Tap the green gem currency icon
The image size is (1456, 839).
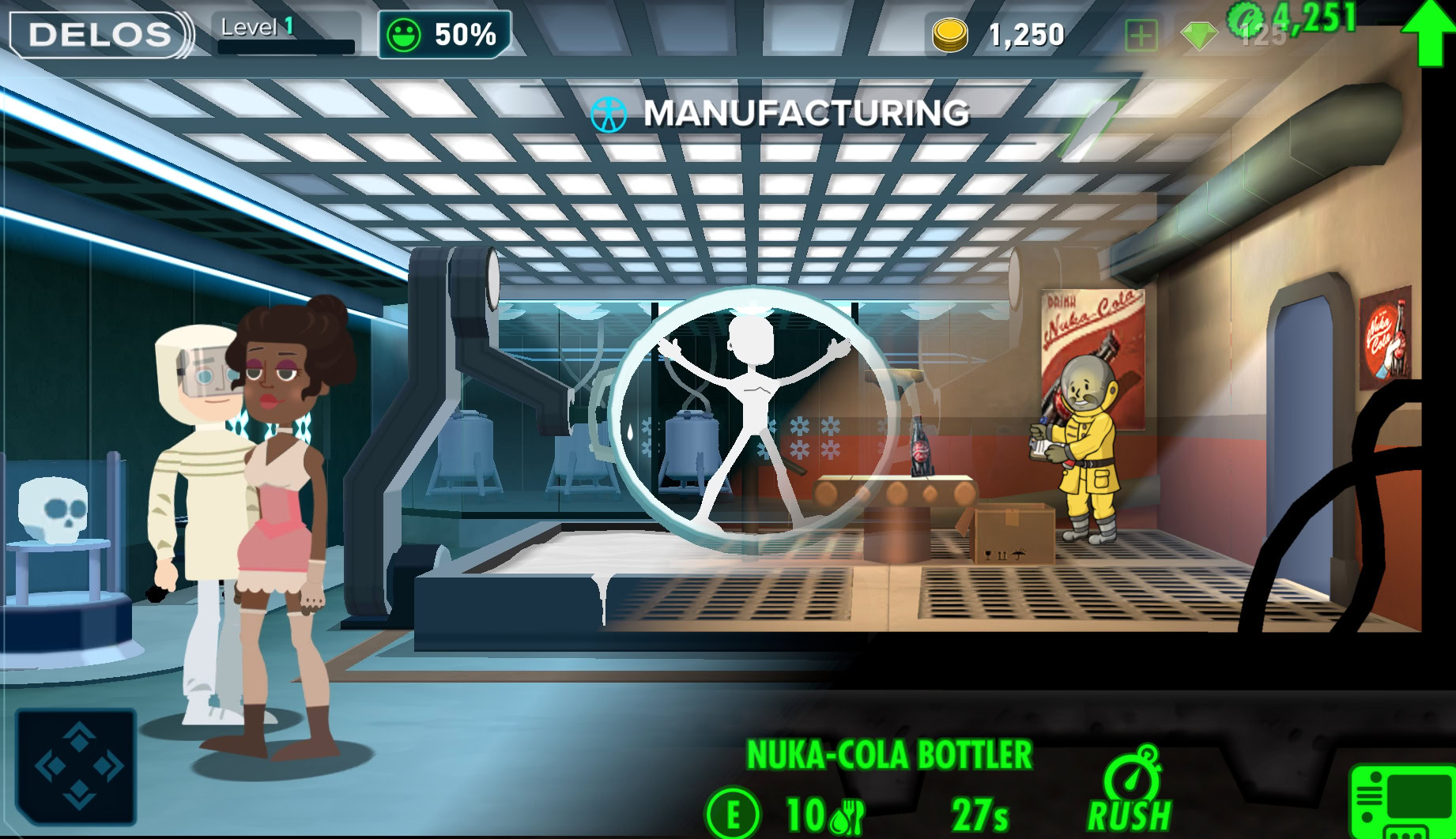click(1198, 36)
